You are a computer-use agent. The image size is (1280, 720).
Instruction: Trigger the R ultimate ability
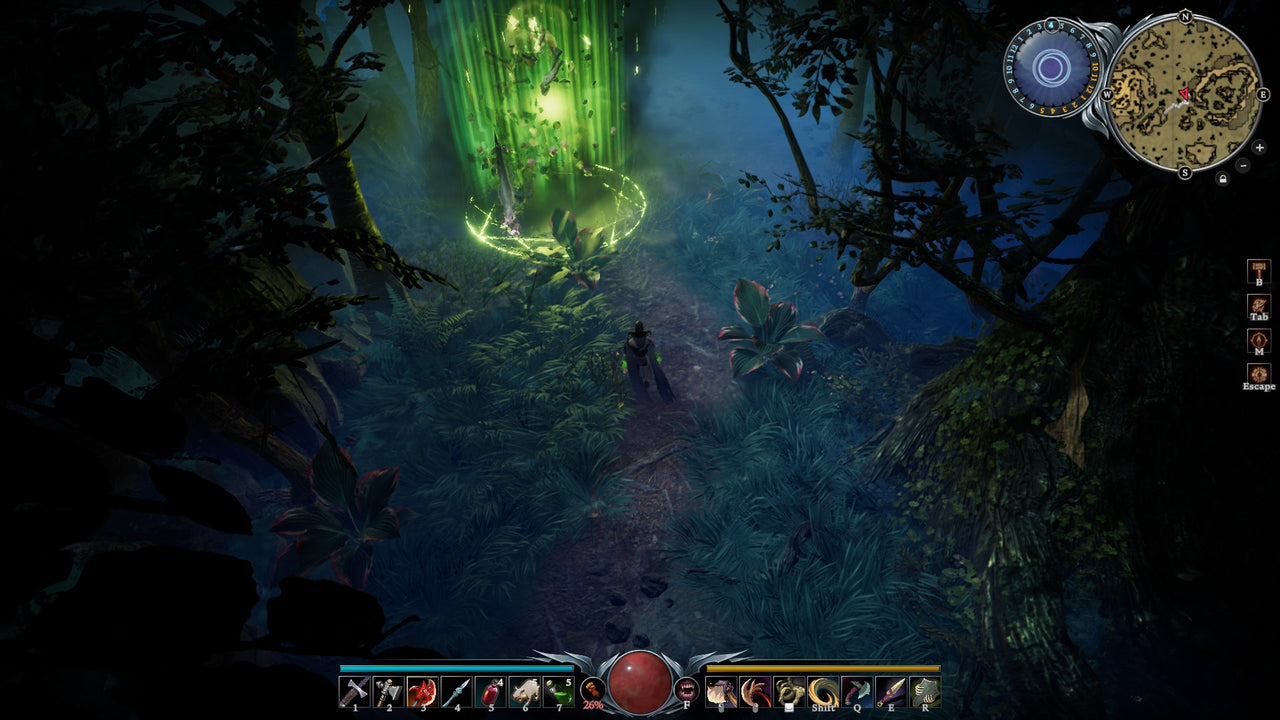923,690
